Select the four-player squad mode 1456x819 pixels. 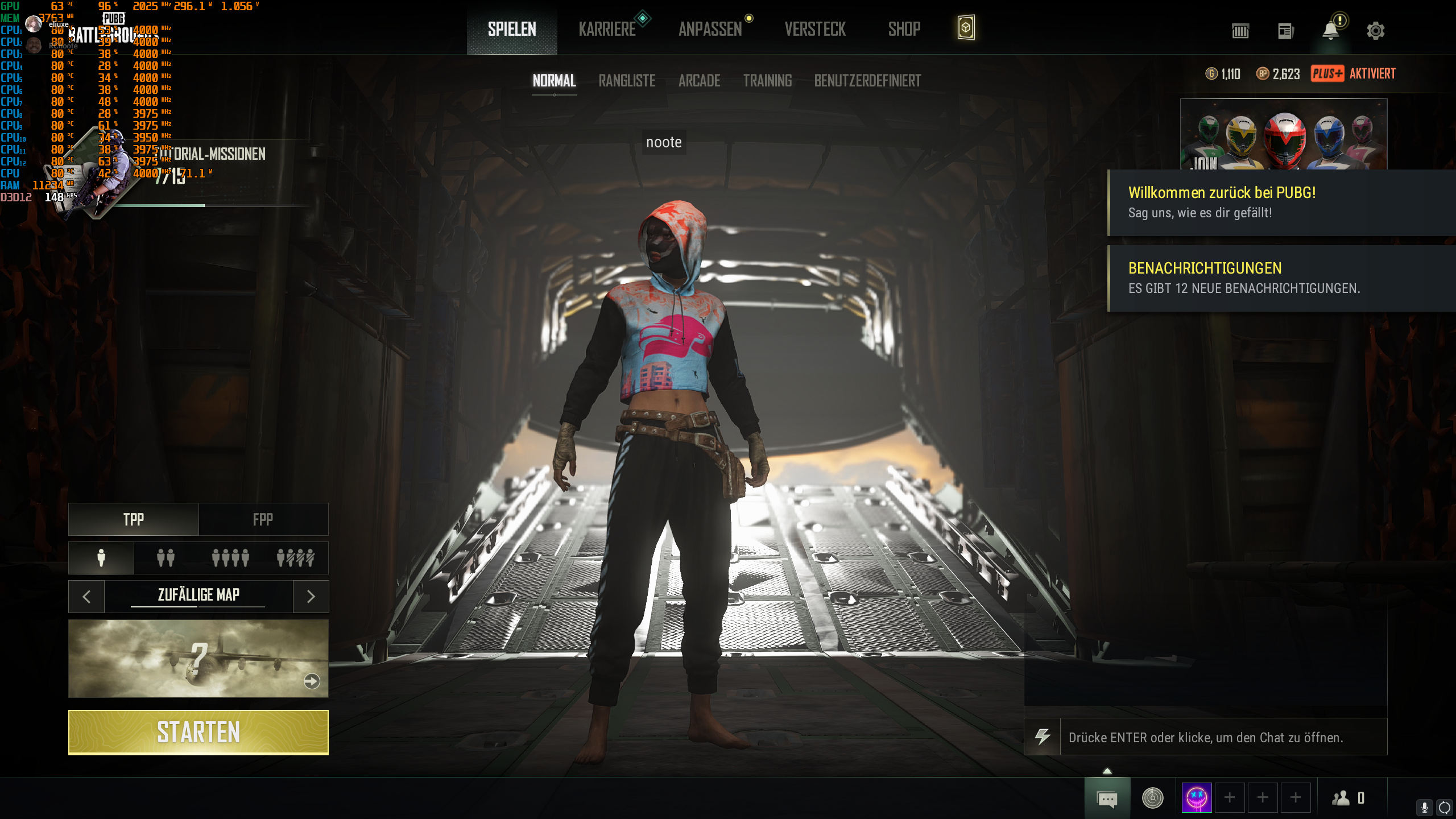point(230,558)
